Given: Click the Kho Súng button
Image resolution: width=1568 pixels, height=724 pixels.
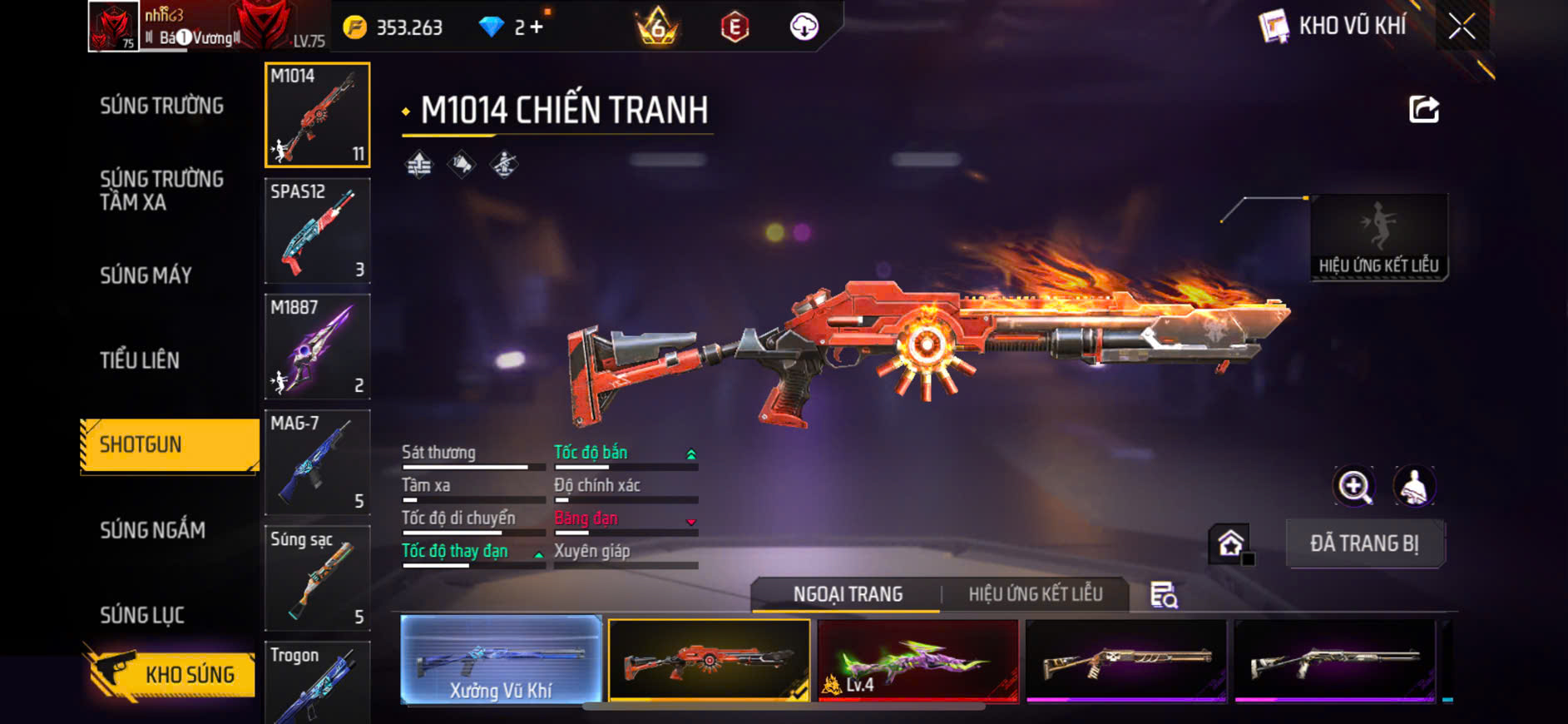Looking at the screenshot, I should tap(171, 674).
